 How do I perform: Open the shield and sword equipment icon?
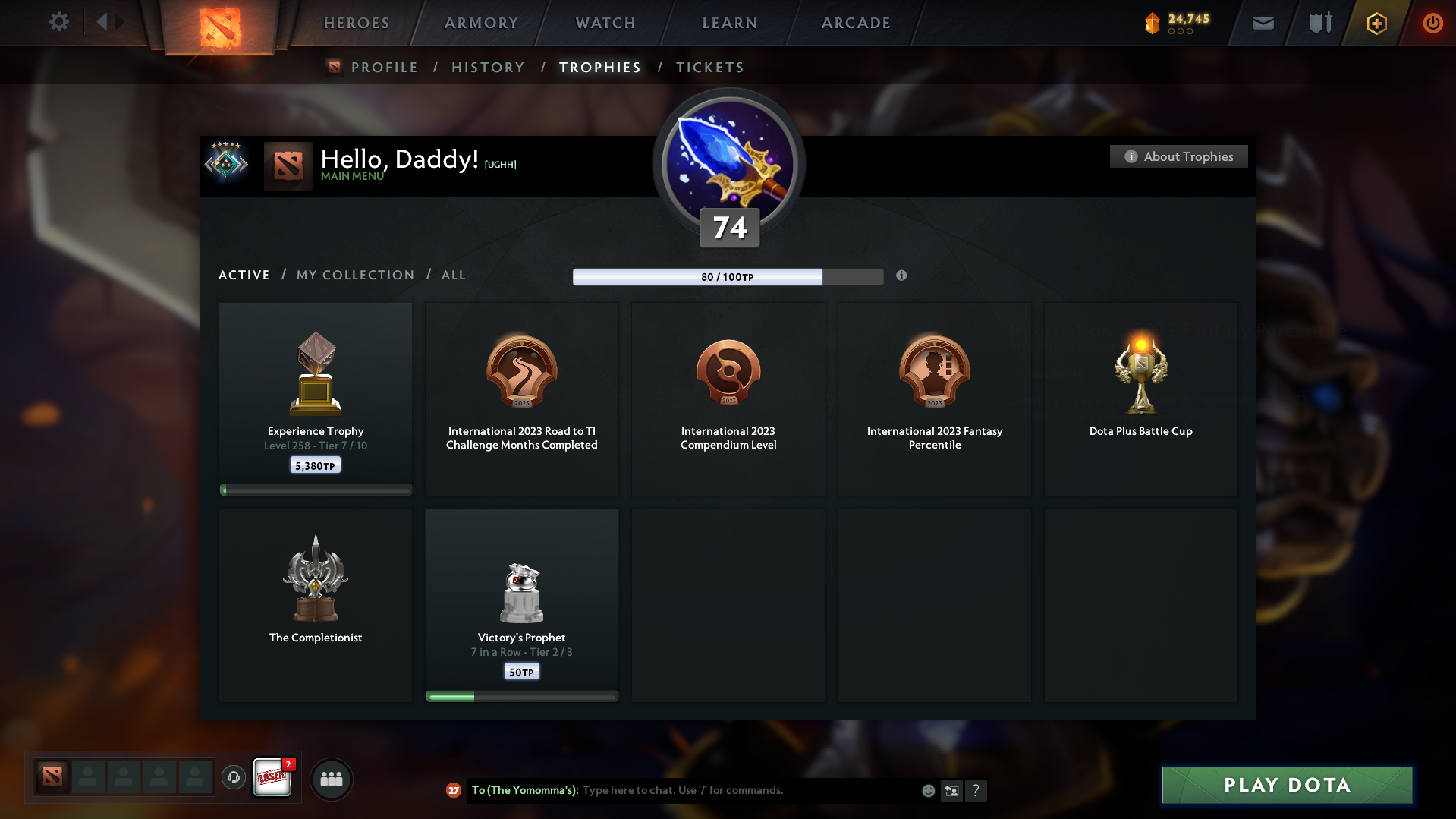pyautogui.click(x=1319, y=23)
